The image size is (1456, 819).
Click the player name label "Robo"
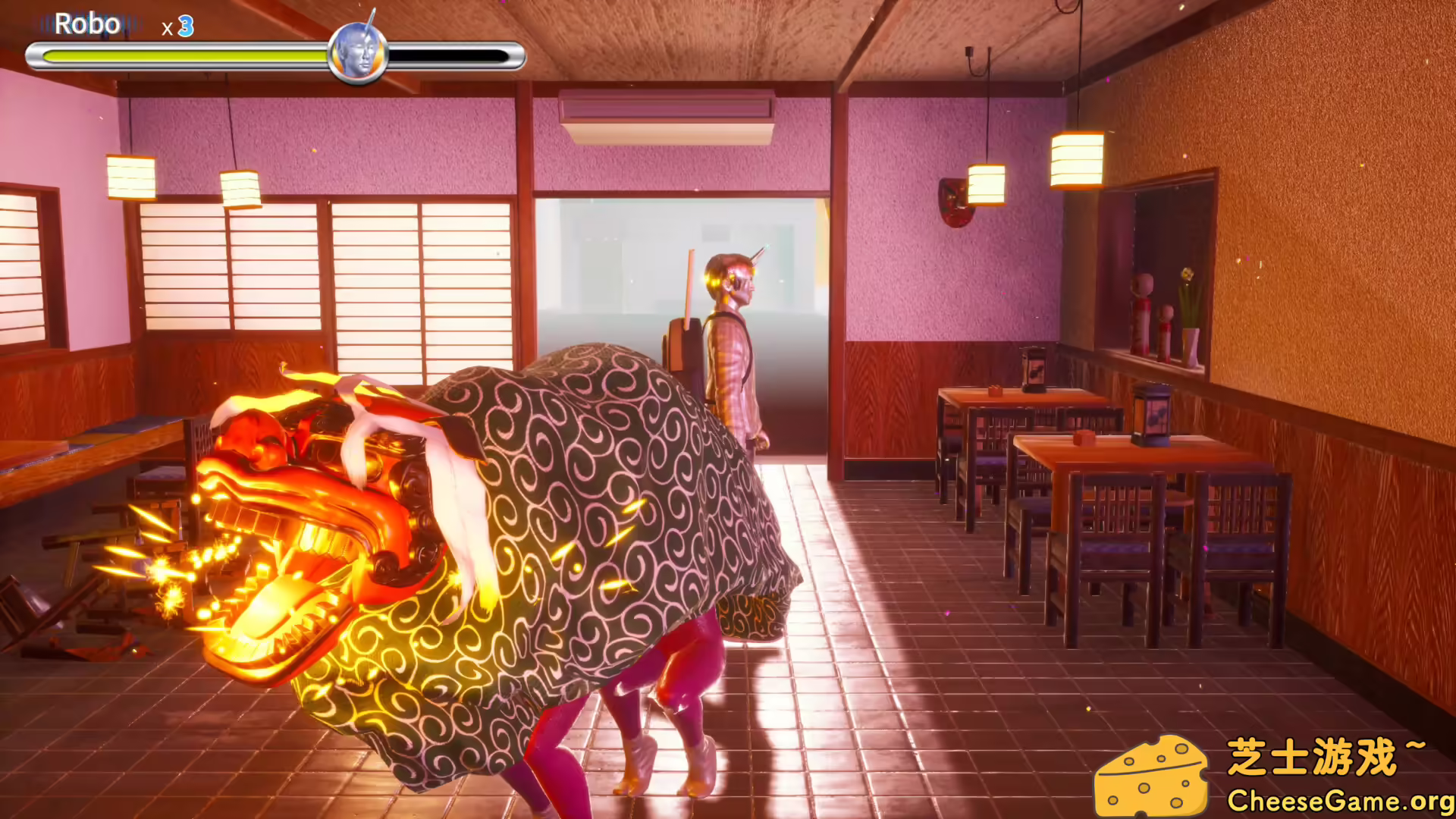[x=89, y=24]
